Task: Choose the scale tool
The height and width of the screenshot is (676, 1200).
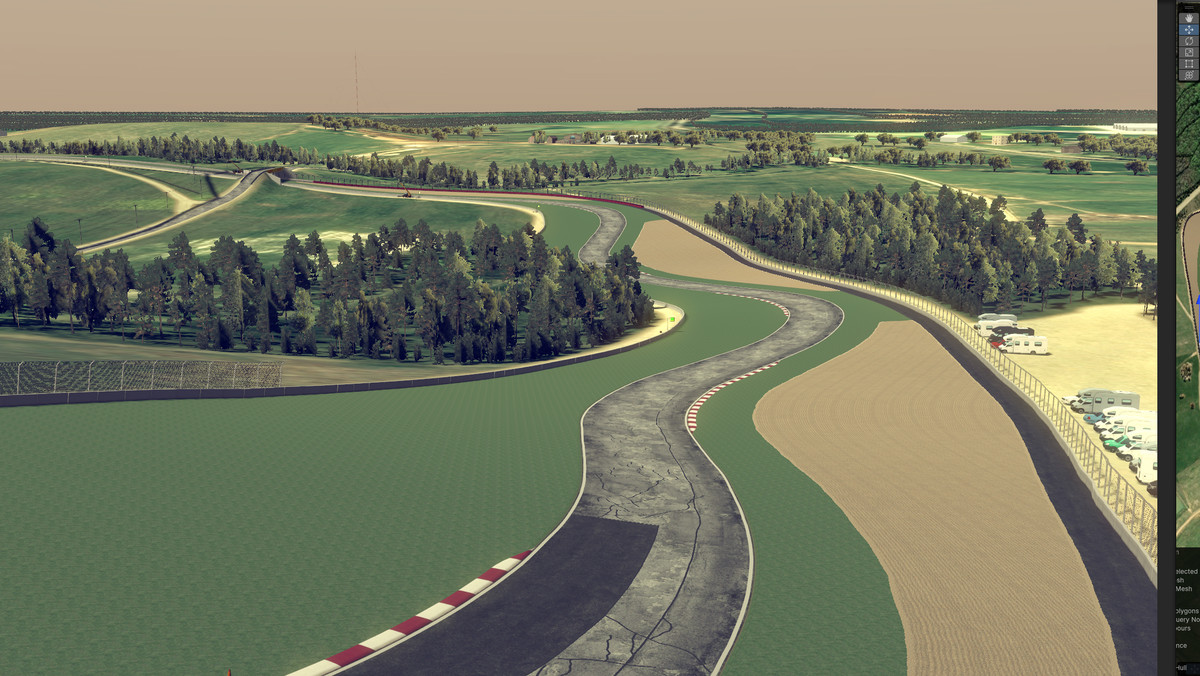Action: tap(1189, 52)
